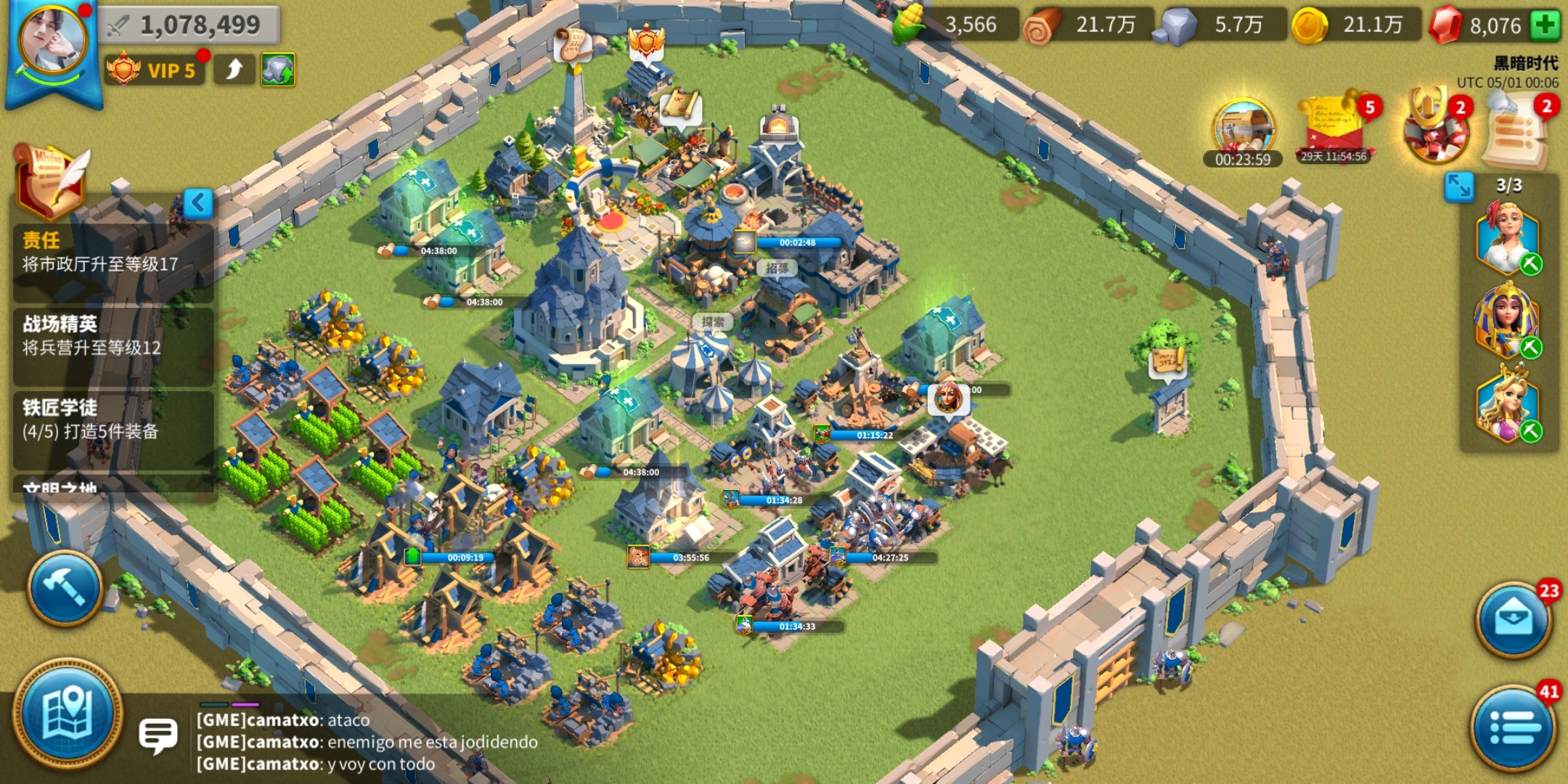Open the treasure chest event with timer
The height and width of the screenshot is (784, 1568).
point(1243,131)
